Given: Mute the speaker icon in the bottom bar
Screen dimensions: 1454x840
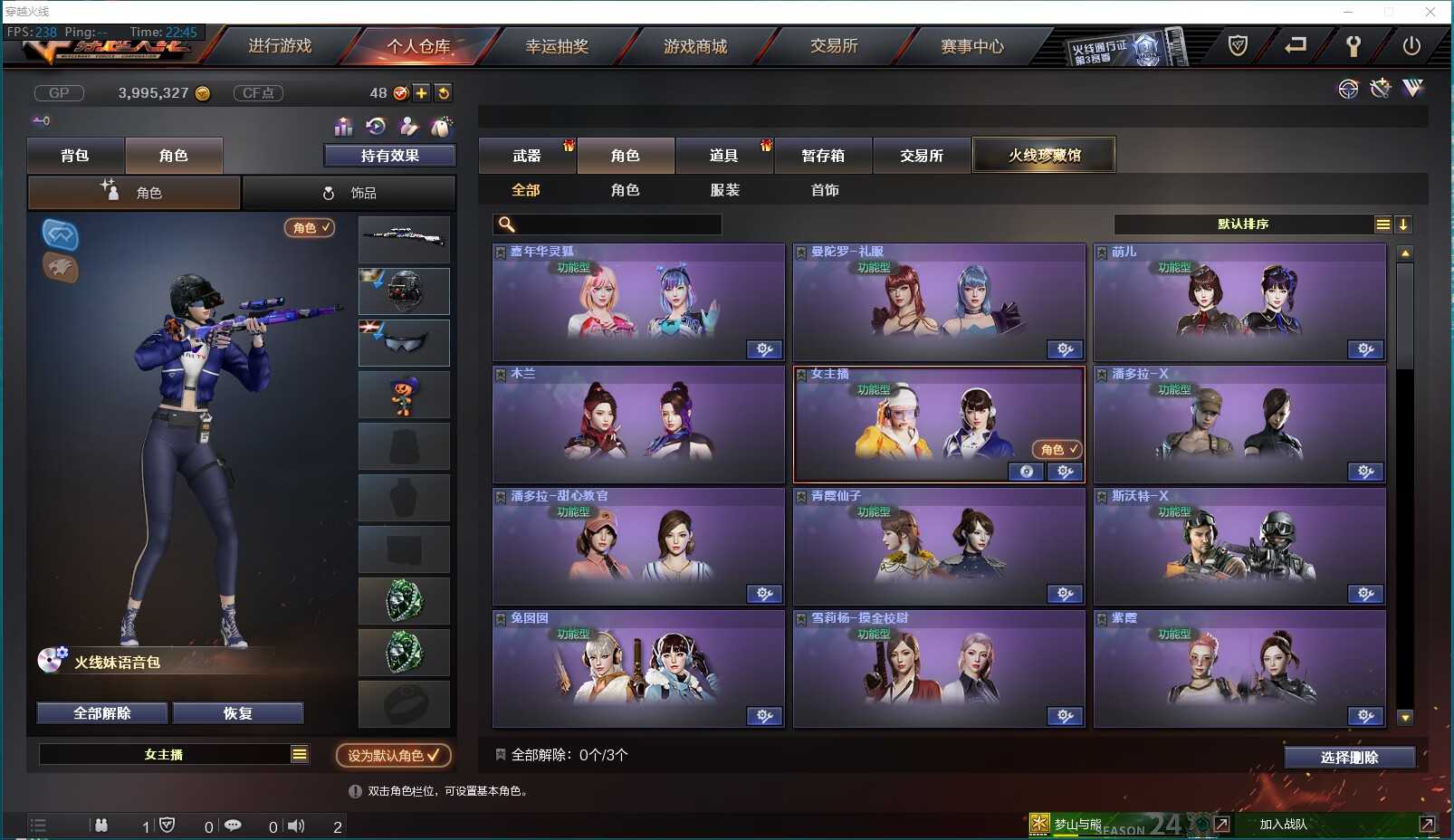Looking at the screenshot, I should click(x=296, y=825).
